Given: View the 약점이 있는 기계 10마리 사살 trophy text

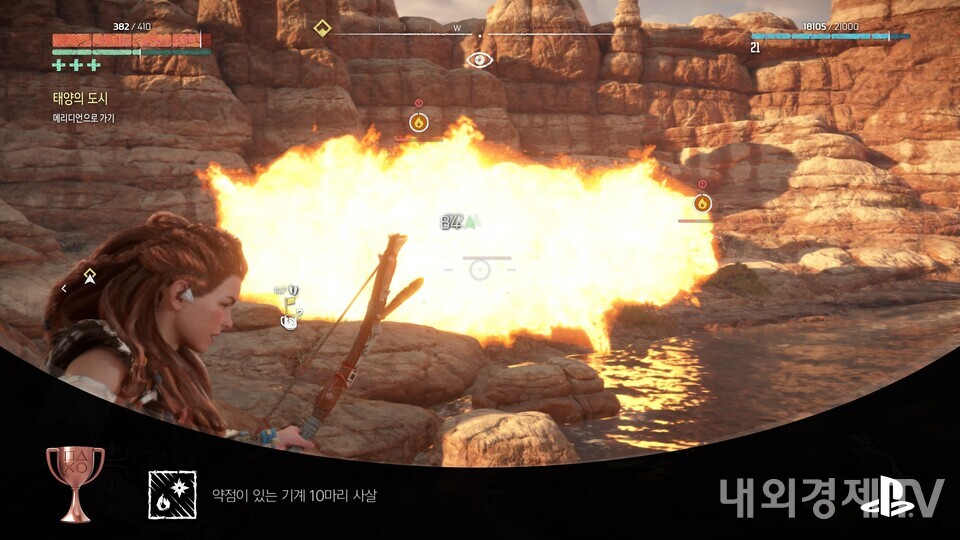Looking at the screenshot, I should tap(294, 495).
